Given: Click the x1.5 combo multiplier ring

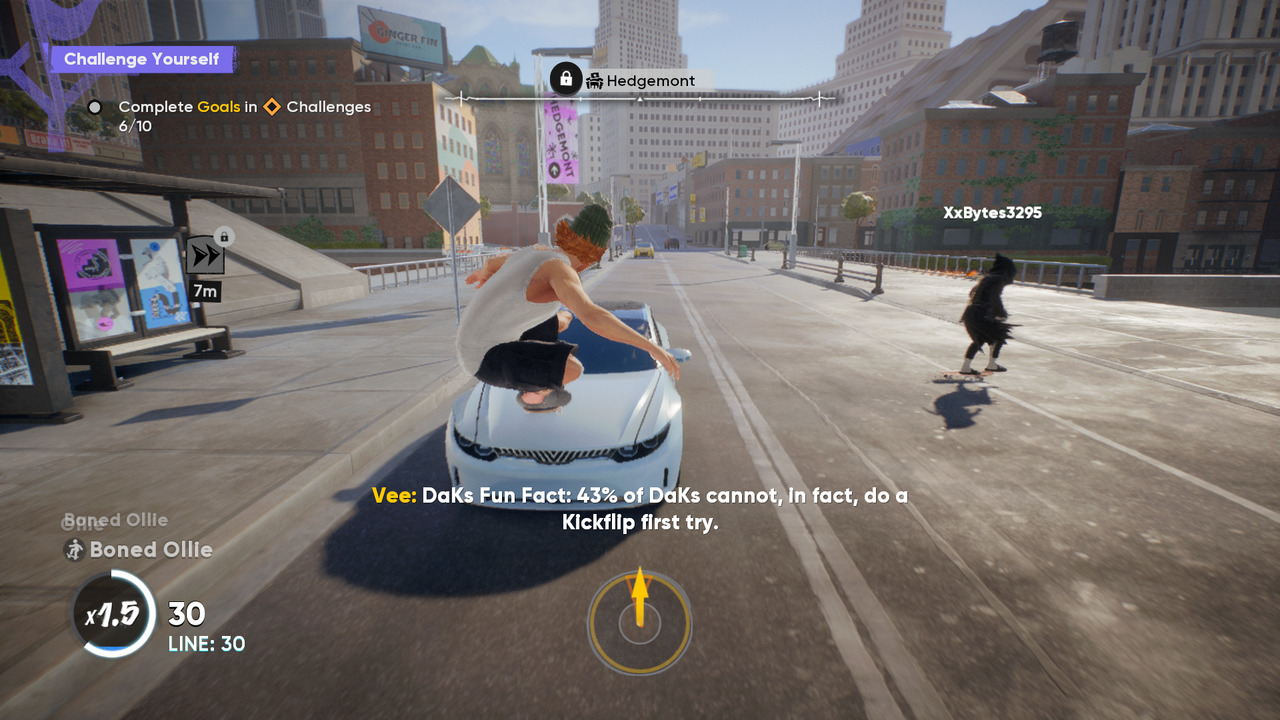Looking at the screenshot, I should click(x=112, y=614).
